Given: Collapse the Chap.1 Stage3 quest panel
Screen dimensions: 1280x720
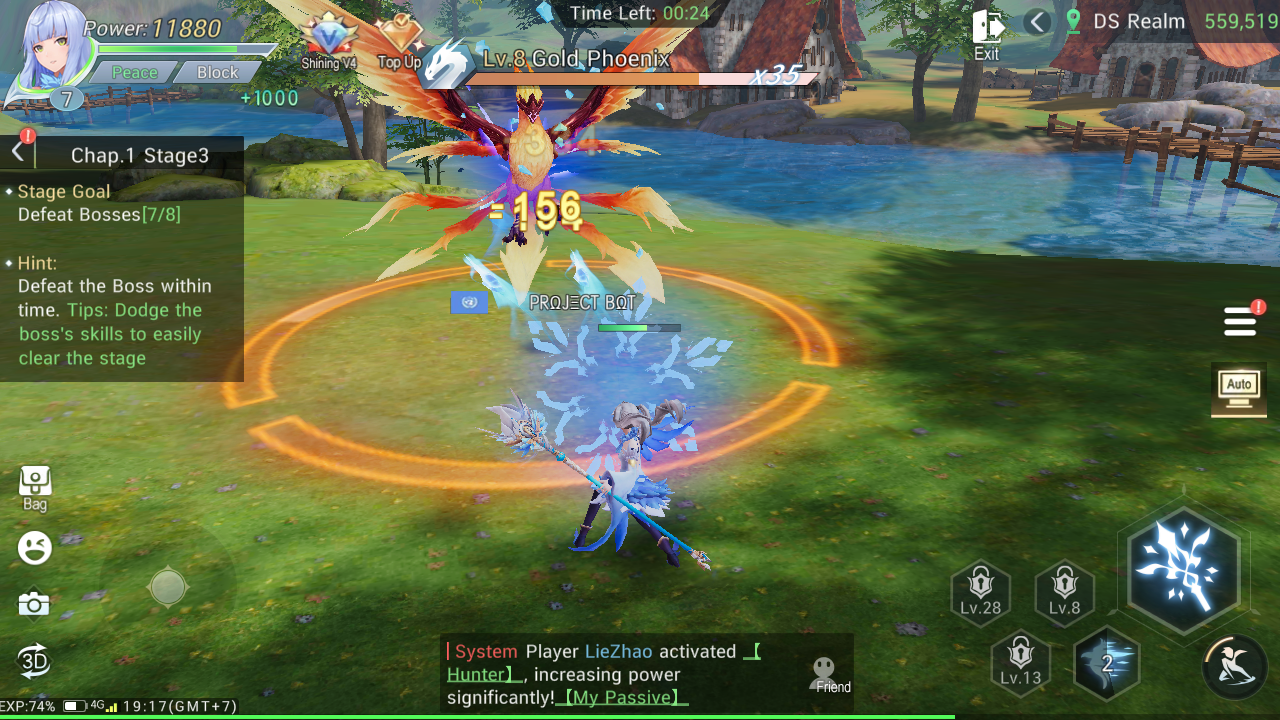Looking at the screenshot, I should (18, 152).
